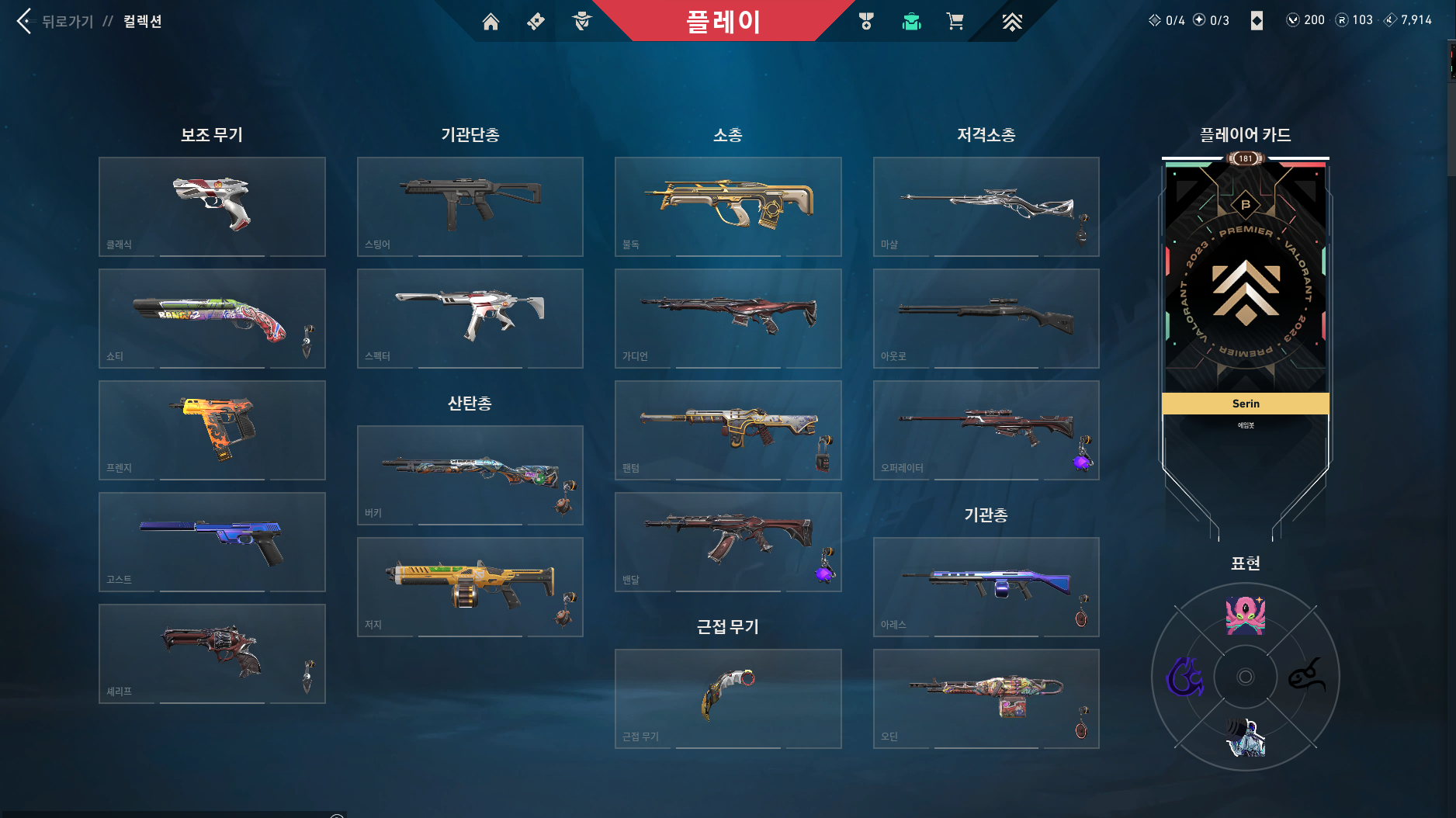Select the 근접 무기 melee knife slot

(728, 698)
